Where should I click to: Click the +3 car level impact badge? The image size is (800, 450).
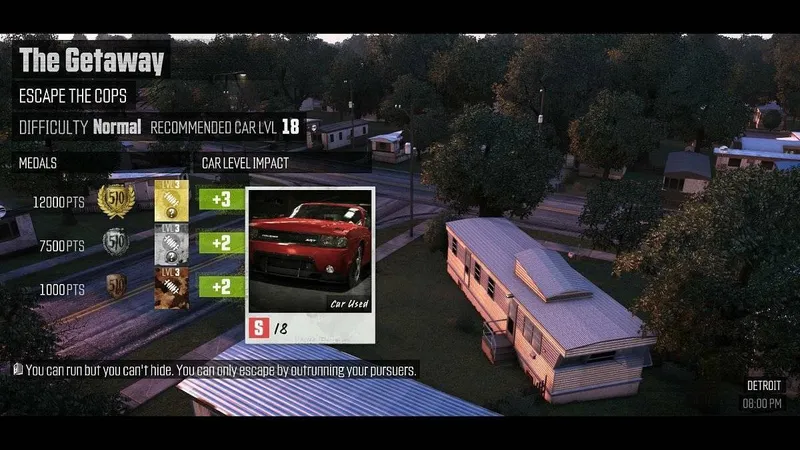tap(221, 199)
